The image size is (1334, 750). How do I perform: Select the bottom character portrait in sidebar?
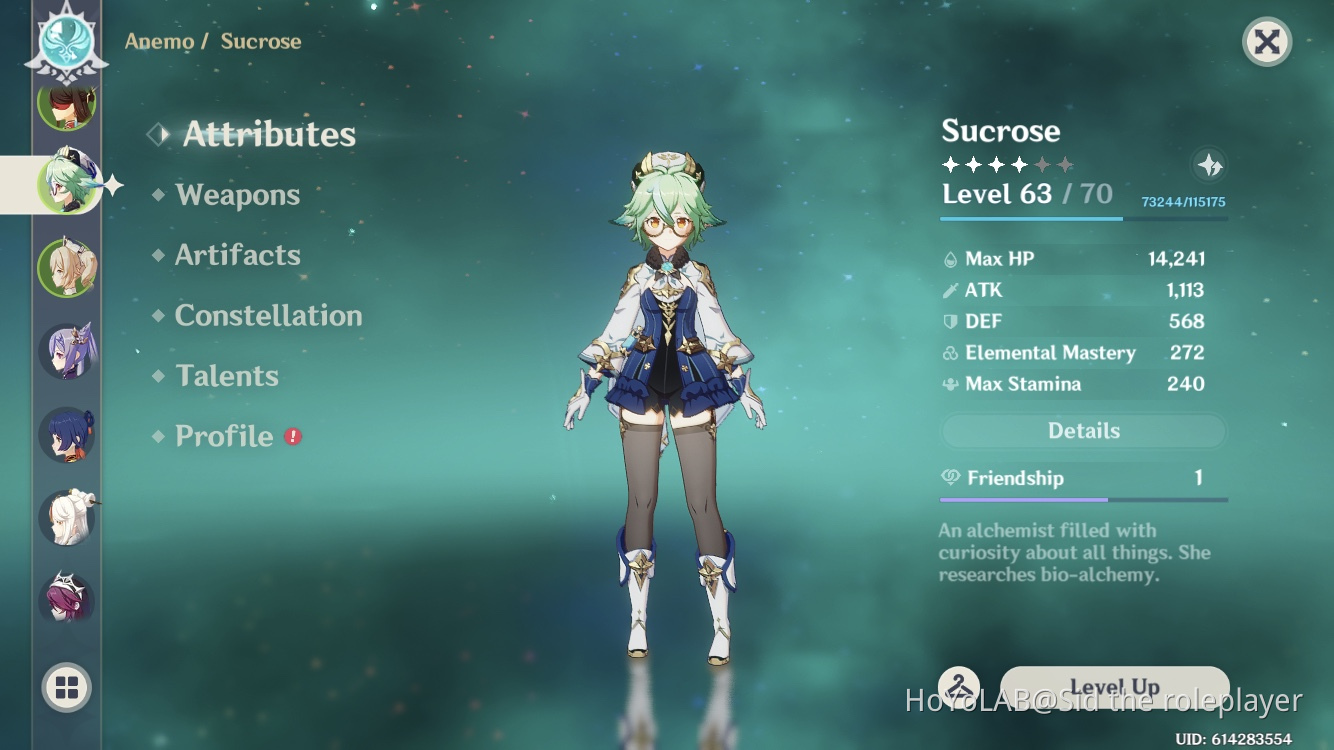[67, 598]
